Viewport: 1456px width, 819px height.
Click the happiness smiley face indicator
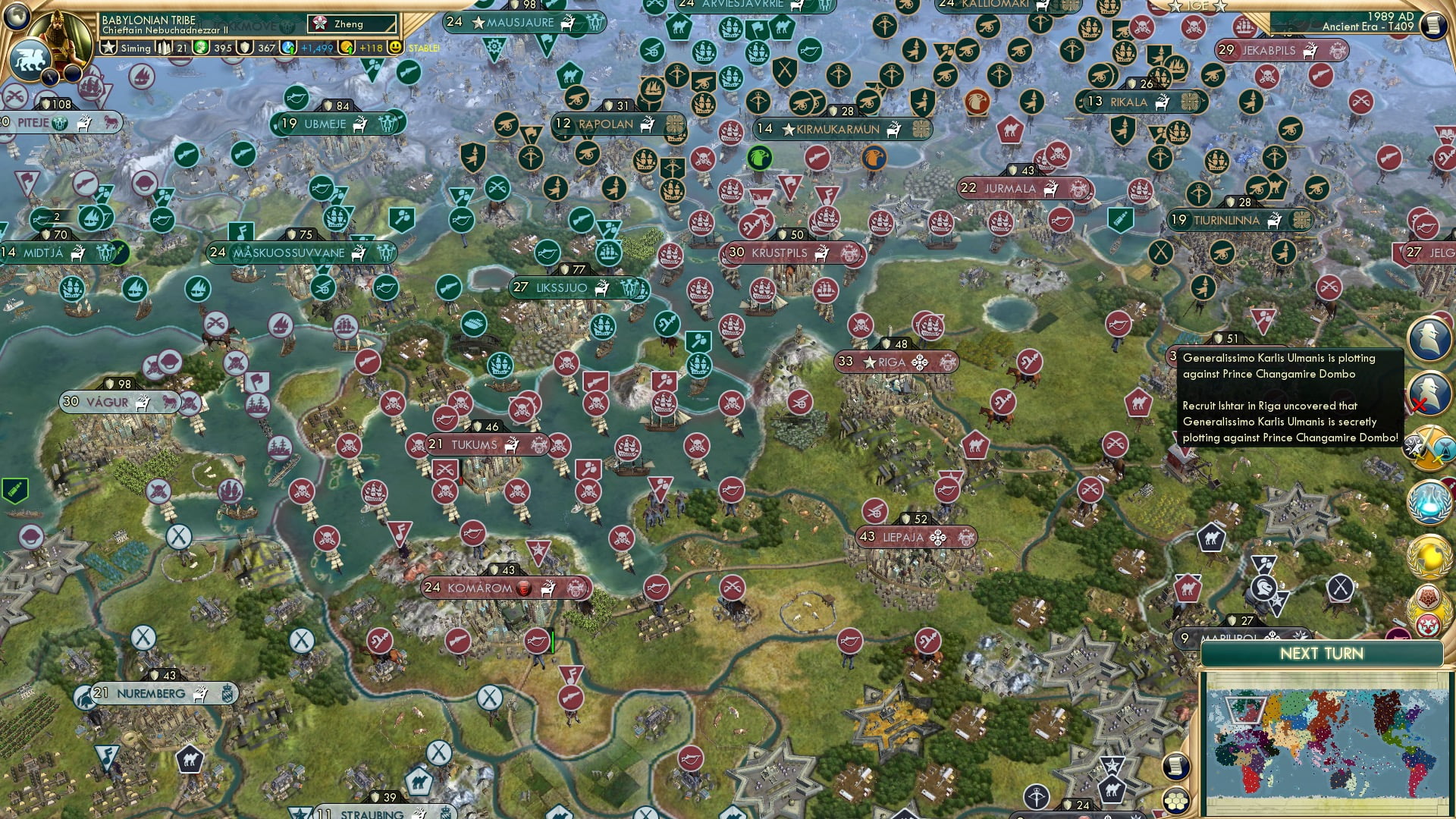(396, 47)
